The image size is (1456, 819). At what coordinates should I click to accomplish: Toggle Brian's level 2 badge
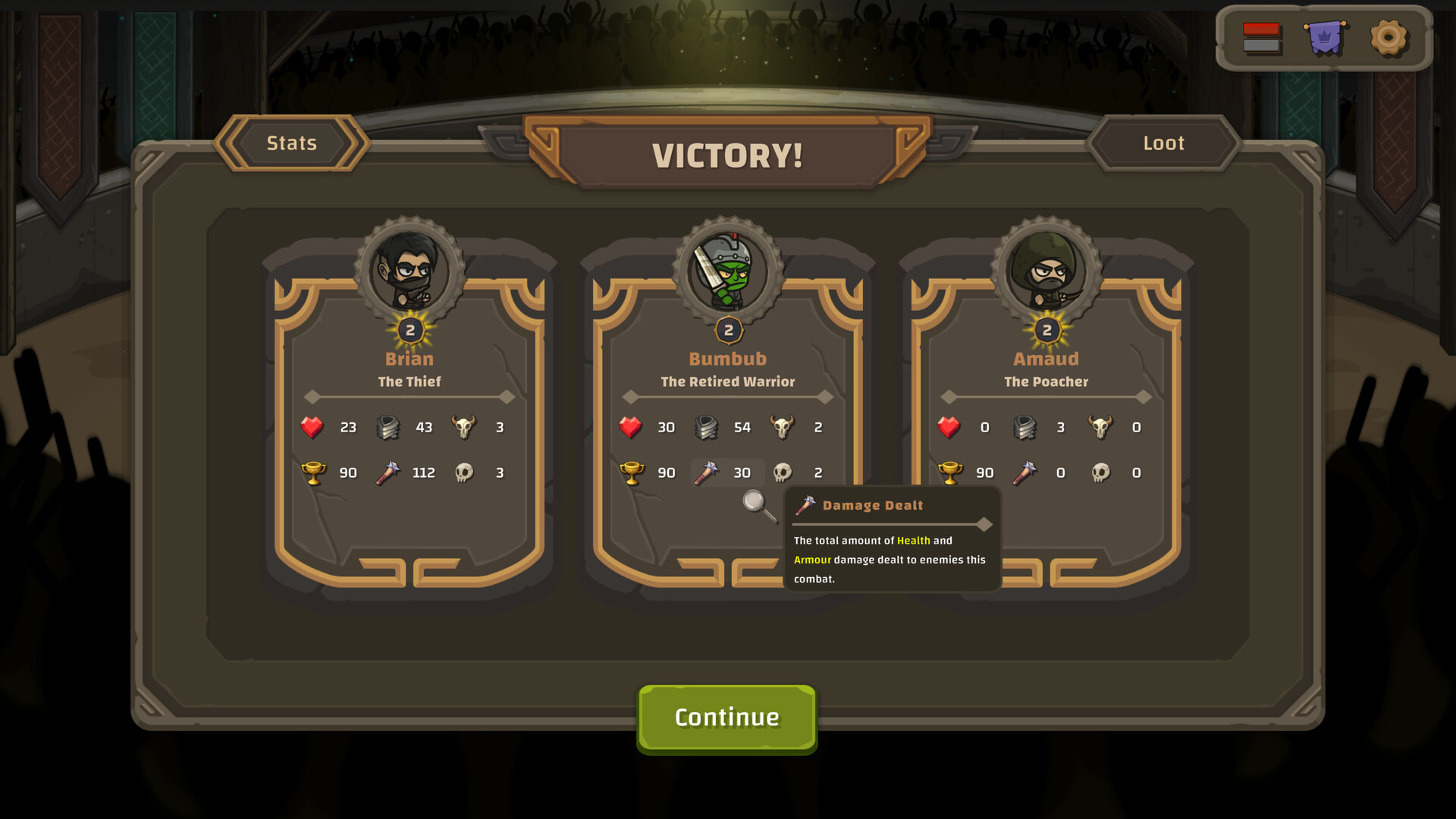[x=409, y=330]
